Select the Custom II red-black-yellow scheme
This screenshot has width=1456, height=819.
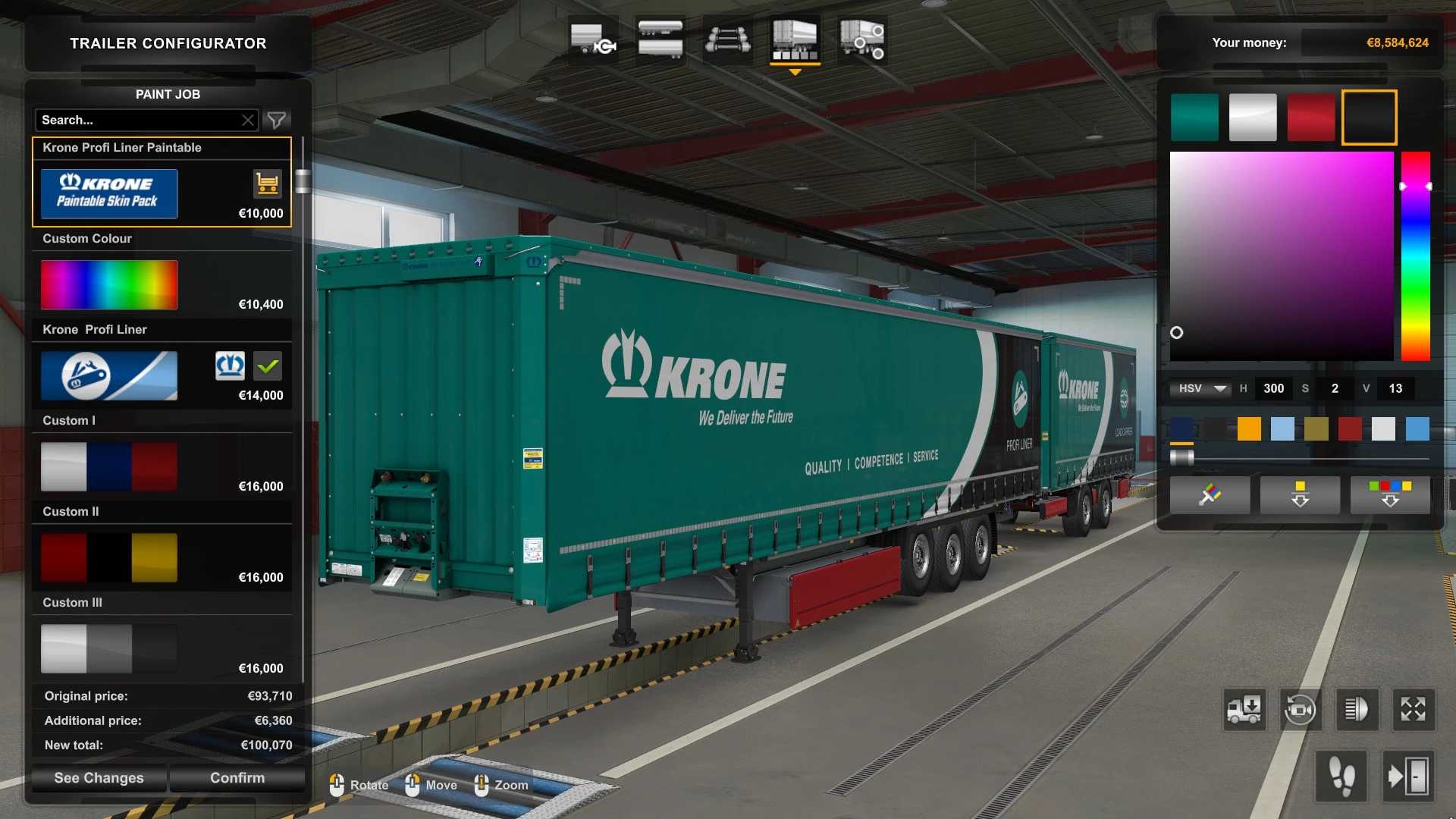(109, 557)
